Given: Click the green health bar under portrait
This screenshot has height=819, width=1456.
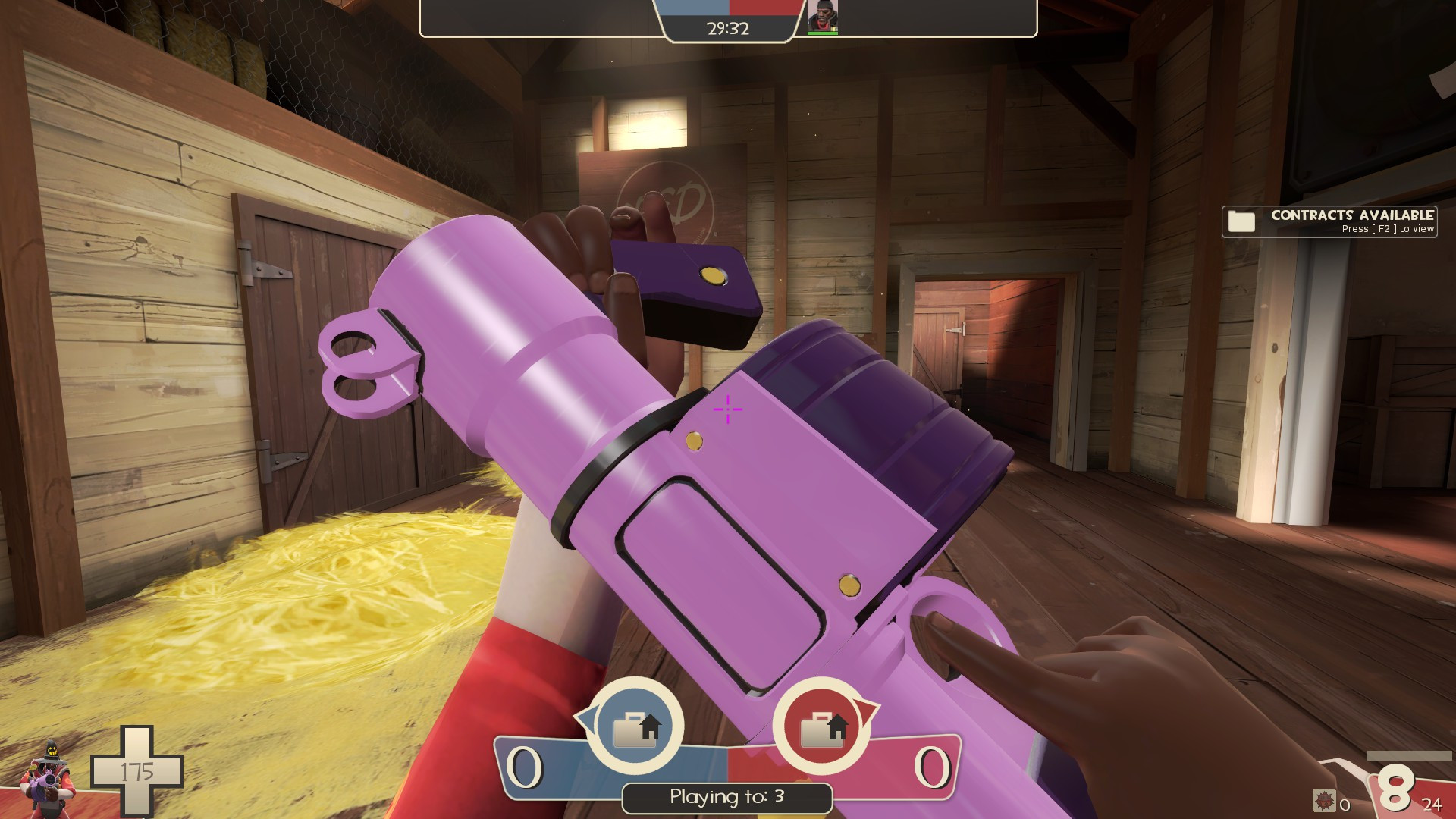Looking at the screenshot, I should [x=821, y=33].
